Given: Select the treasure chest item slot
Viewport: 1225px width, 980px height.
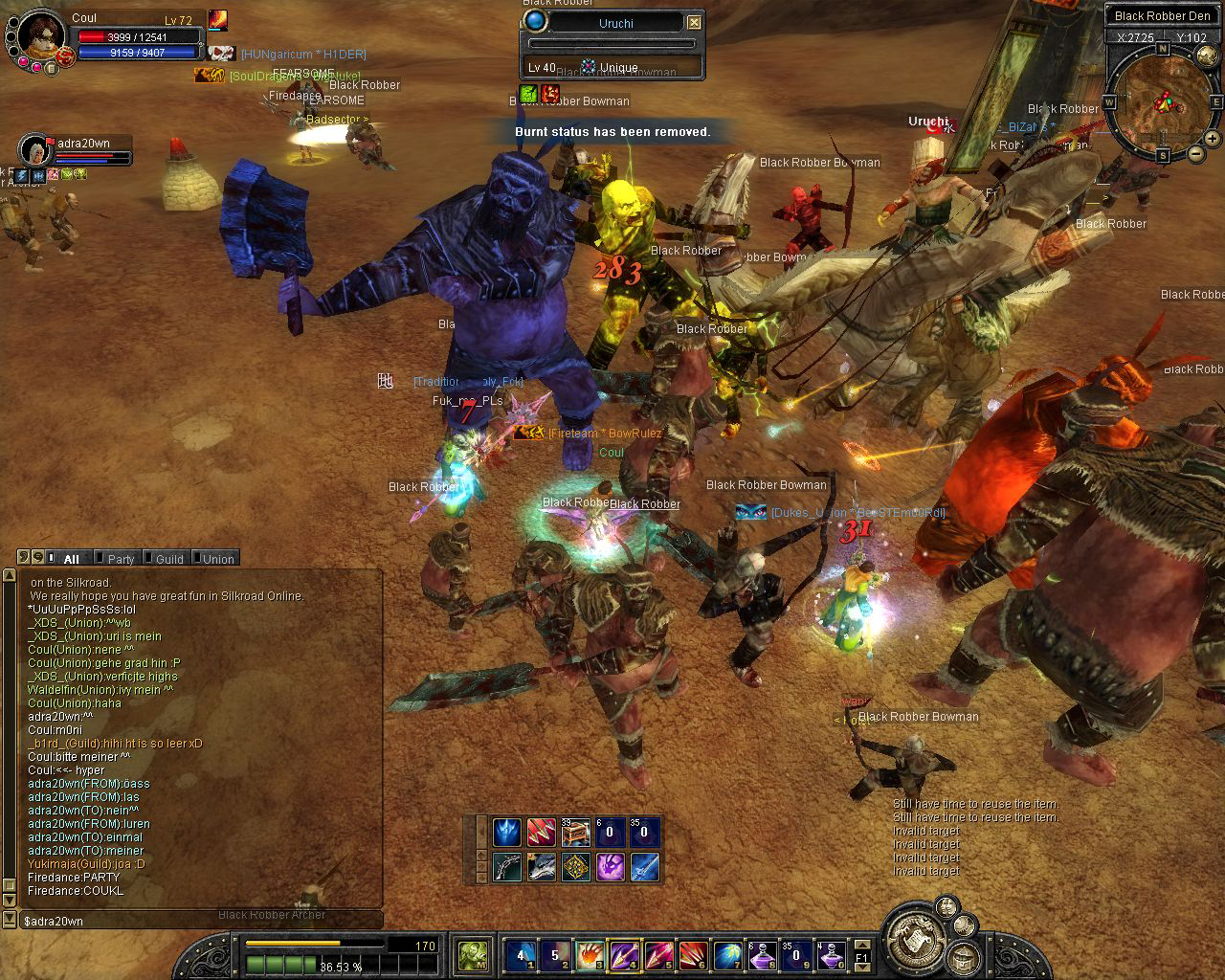Looking at the screenshot, I should [x=575, y=833].
